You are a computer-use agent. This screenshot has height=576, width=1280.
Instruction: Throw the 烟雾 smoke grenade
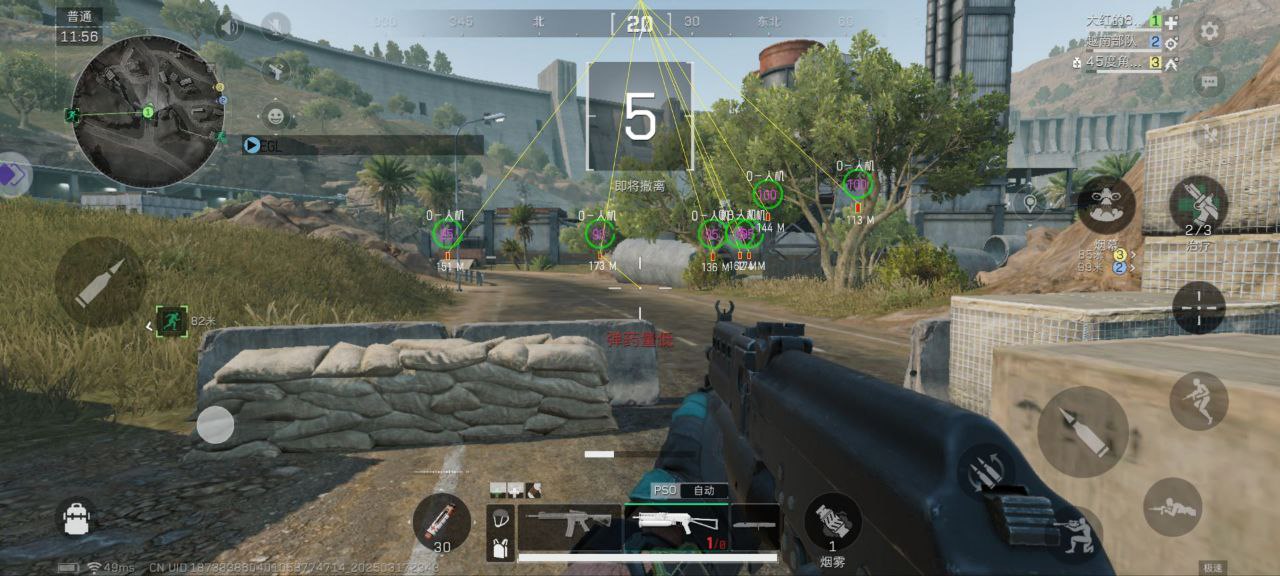pos(832,522)
